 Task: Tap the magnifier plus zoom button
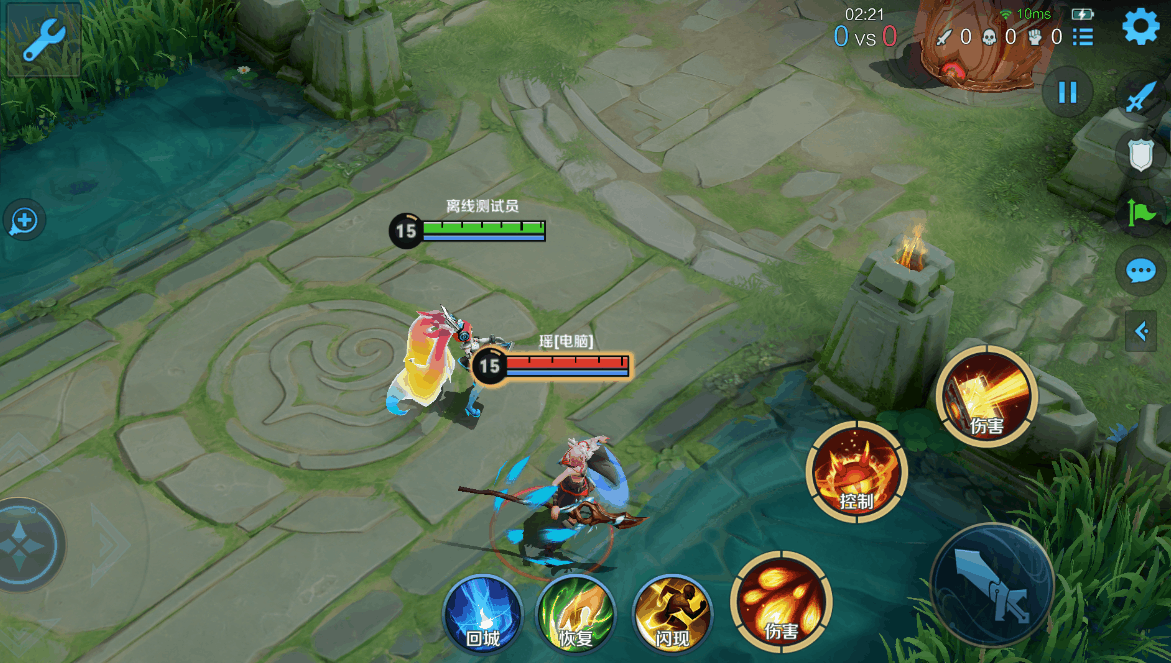(24, 221)
